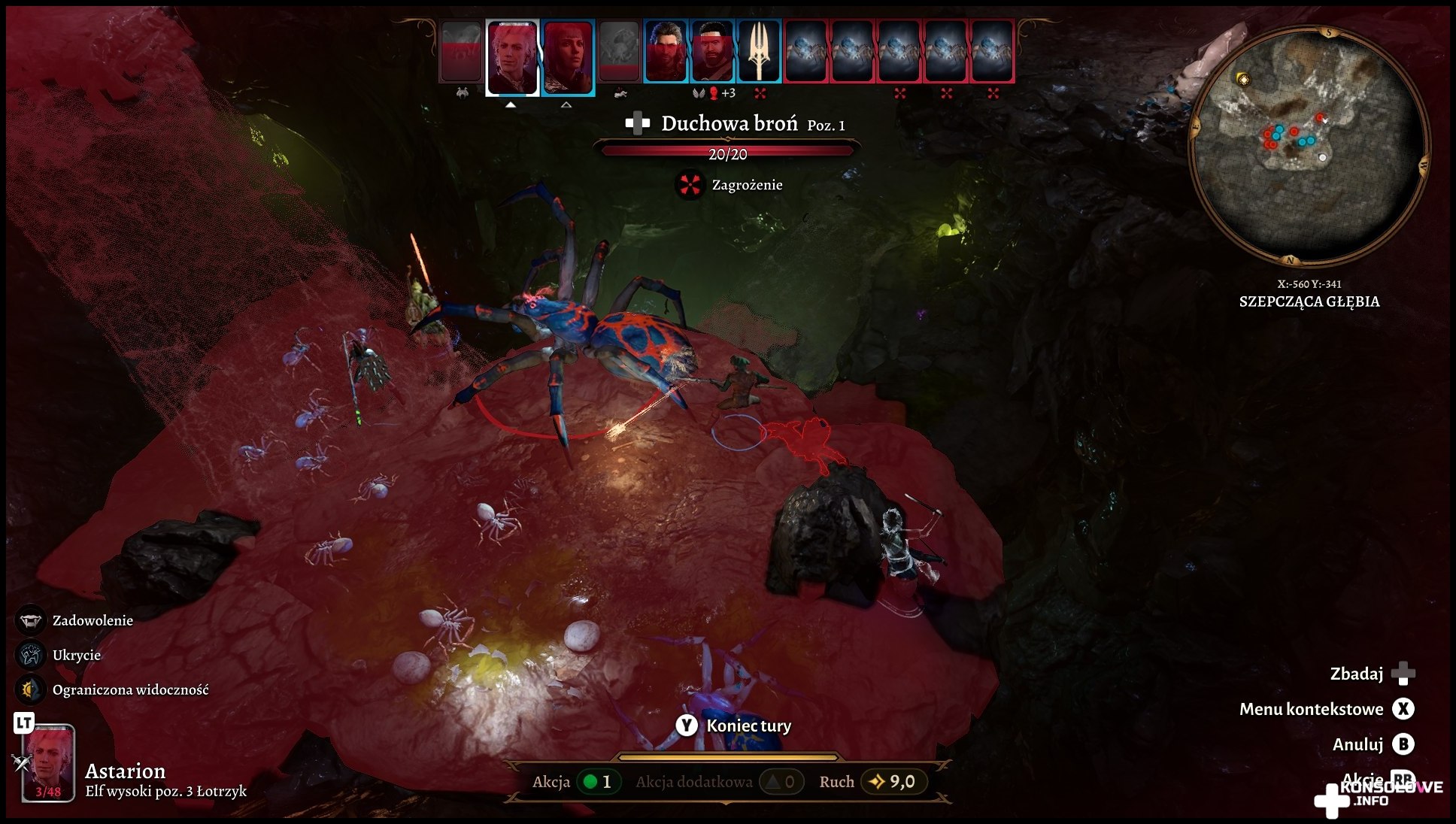The height and width of the screenshot is (824, 1456).
Task: Show the +3 extra conditions under the portraits
Action: pyautogui.click(x=727, y=93)
